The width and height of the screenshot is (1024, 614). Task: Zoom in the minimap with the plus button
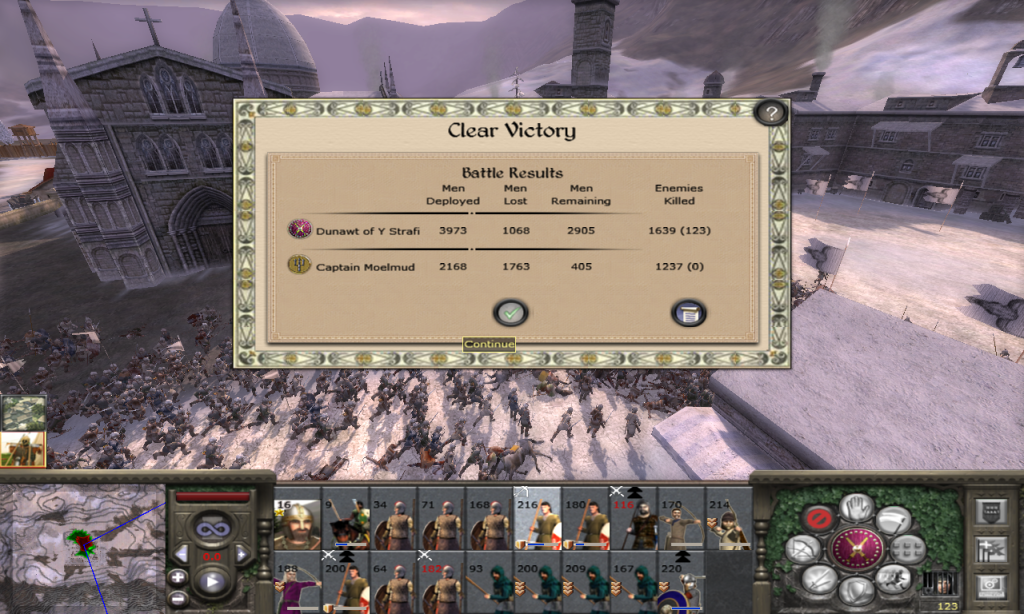[x=177, y=577]
